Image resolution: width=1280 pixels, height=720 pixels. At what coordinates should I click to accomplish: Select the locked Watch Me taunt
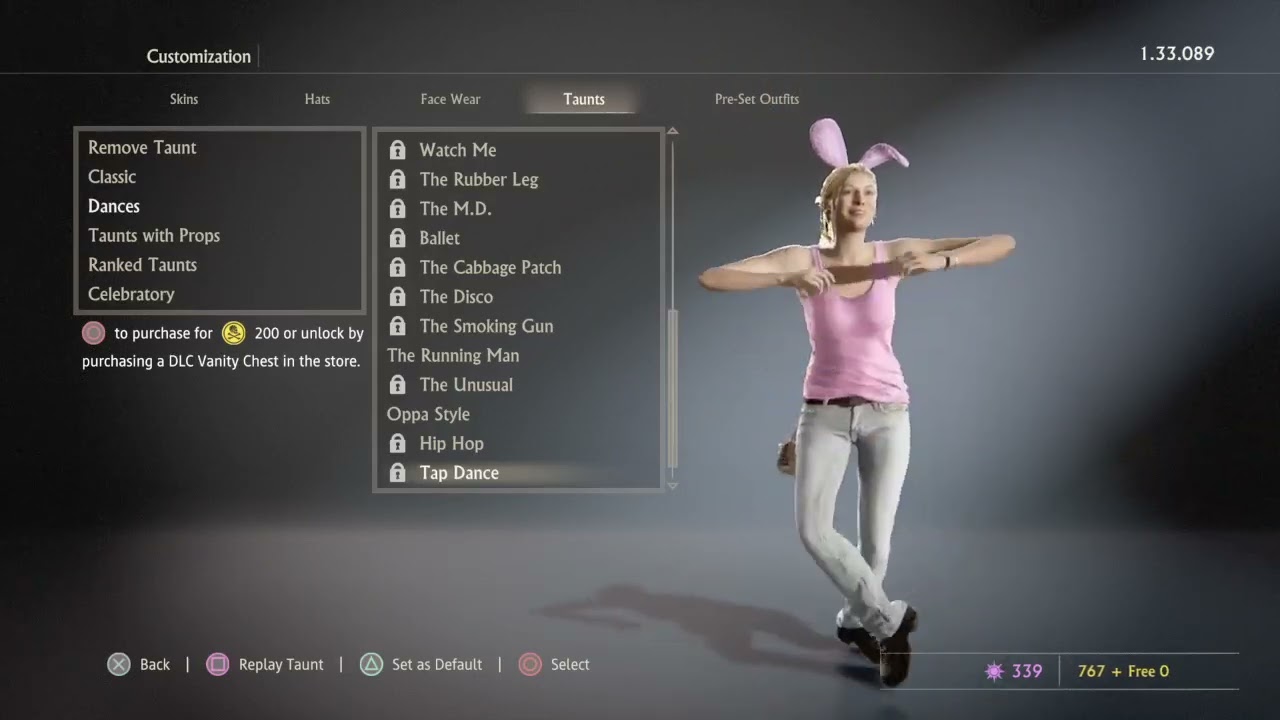point(458,150)
